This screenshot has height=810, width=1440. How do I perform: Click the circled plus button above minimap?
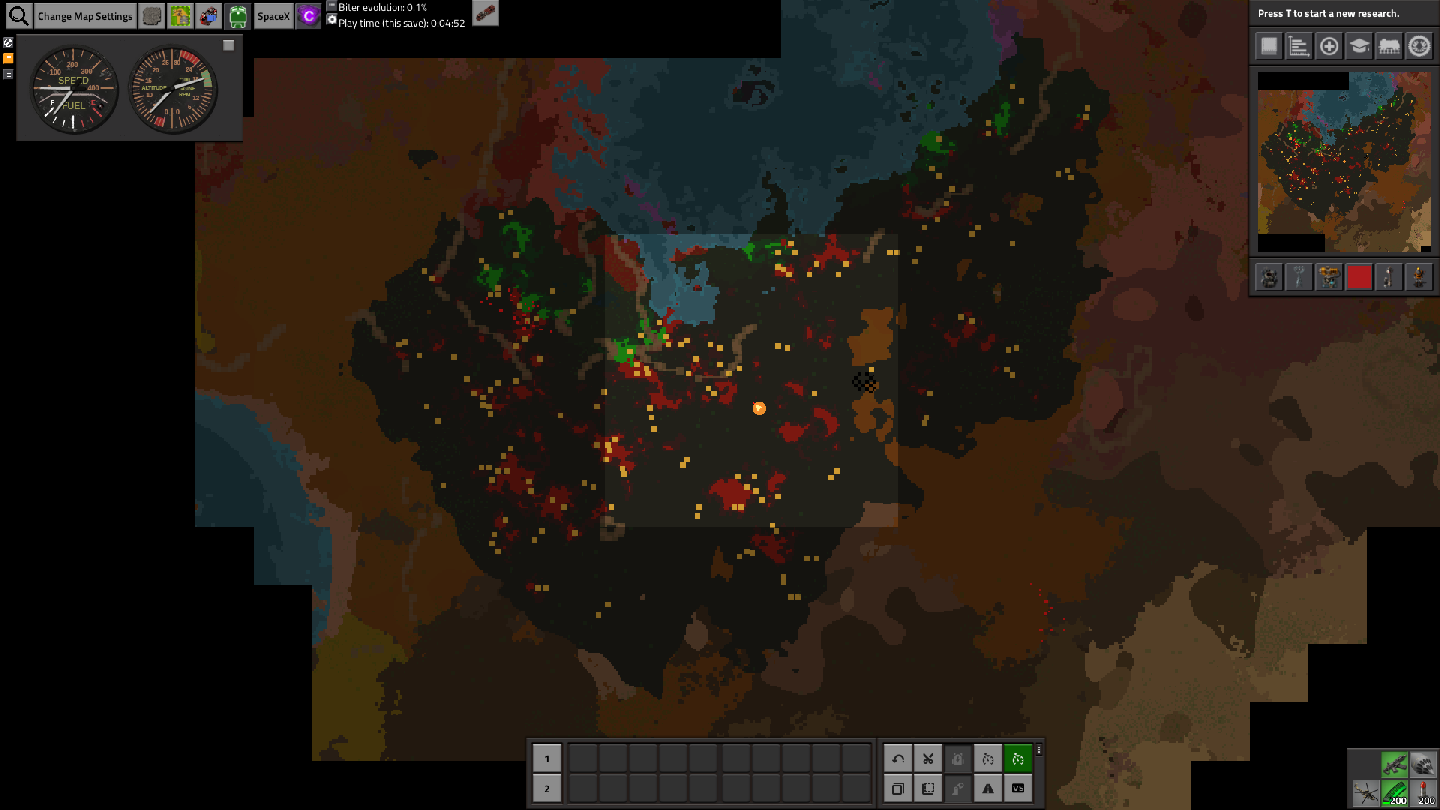click(1329, 46)
